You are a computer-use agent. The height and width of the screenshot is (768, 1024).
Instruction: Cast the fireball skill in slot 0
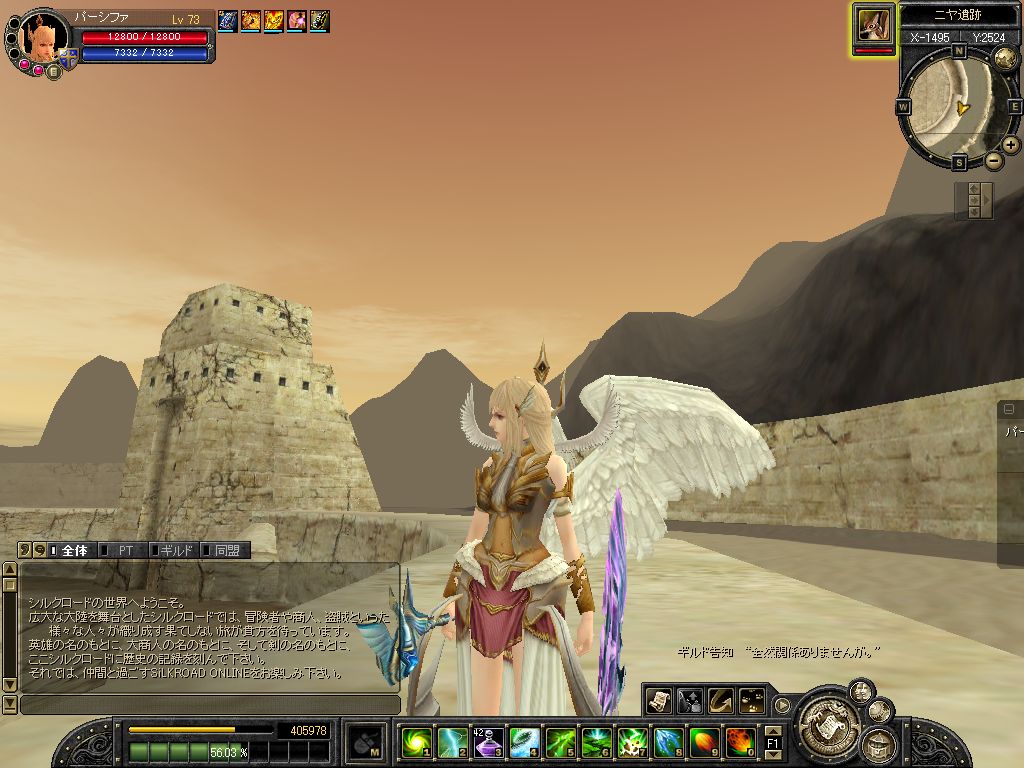pos(740,742)
